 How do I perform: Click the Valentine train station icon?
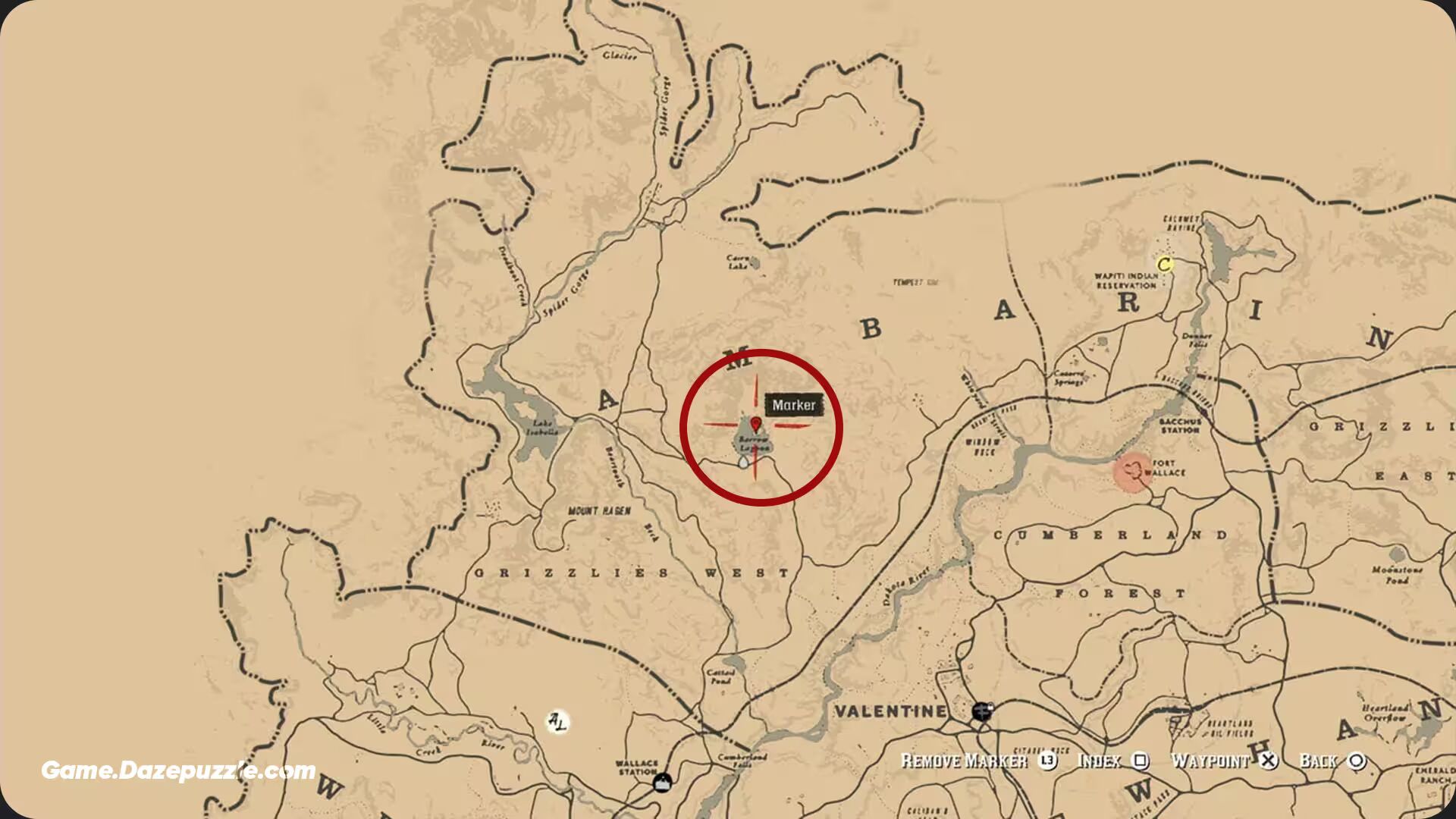[x=982, y=711]
